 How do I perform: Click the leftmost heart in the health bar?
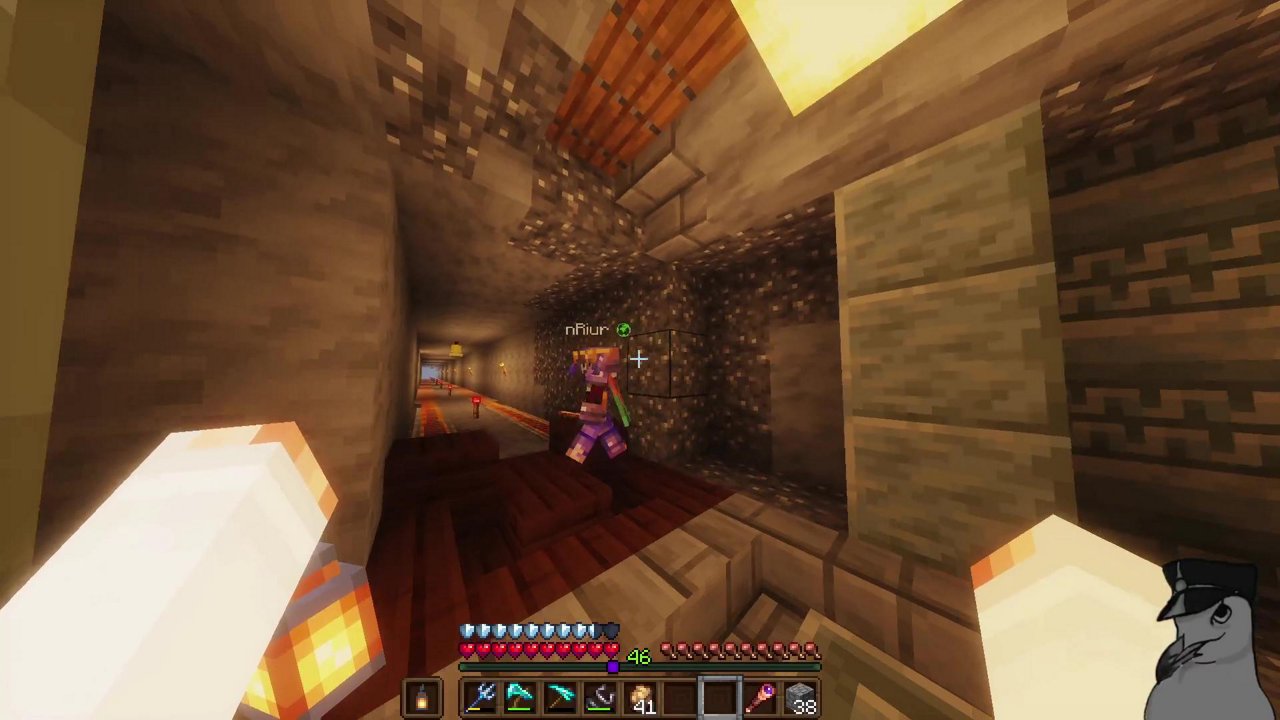[x=466, y=649]
